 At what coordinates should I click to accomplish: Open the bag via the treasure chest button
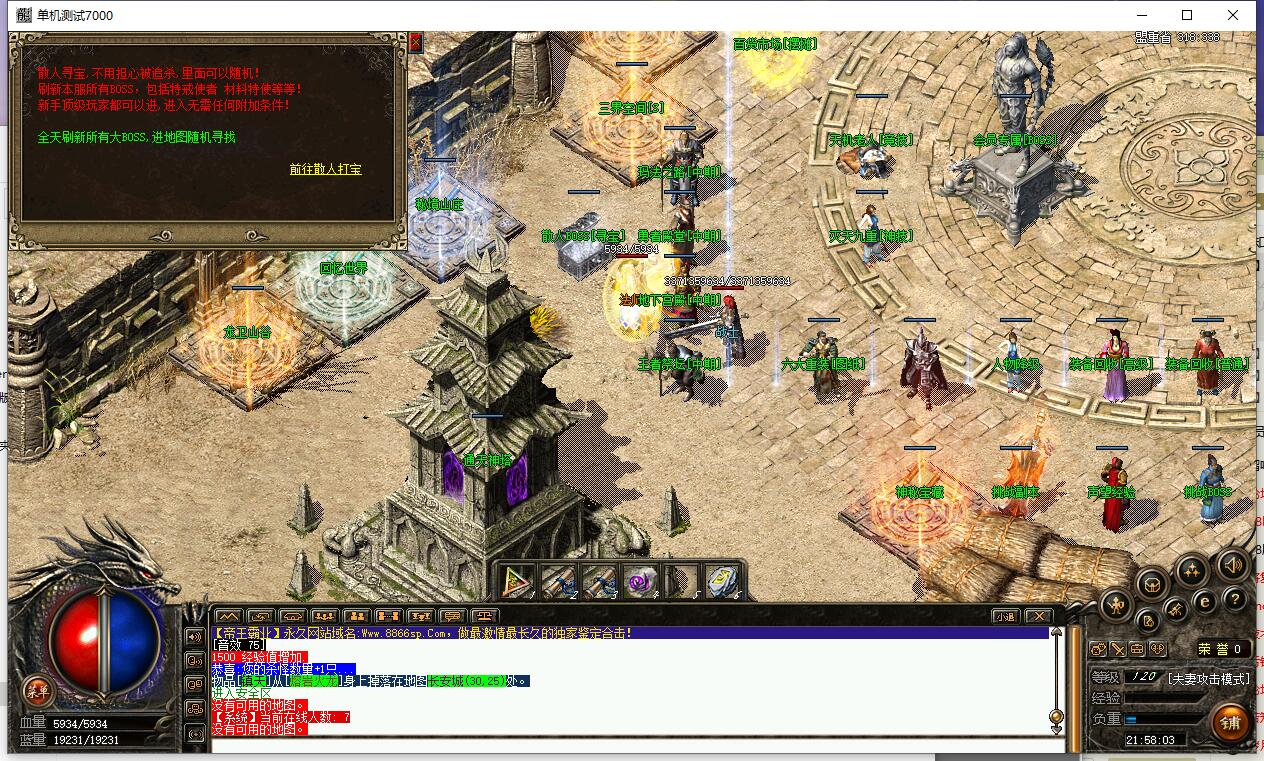1152,584
